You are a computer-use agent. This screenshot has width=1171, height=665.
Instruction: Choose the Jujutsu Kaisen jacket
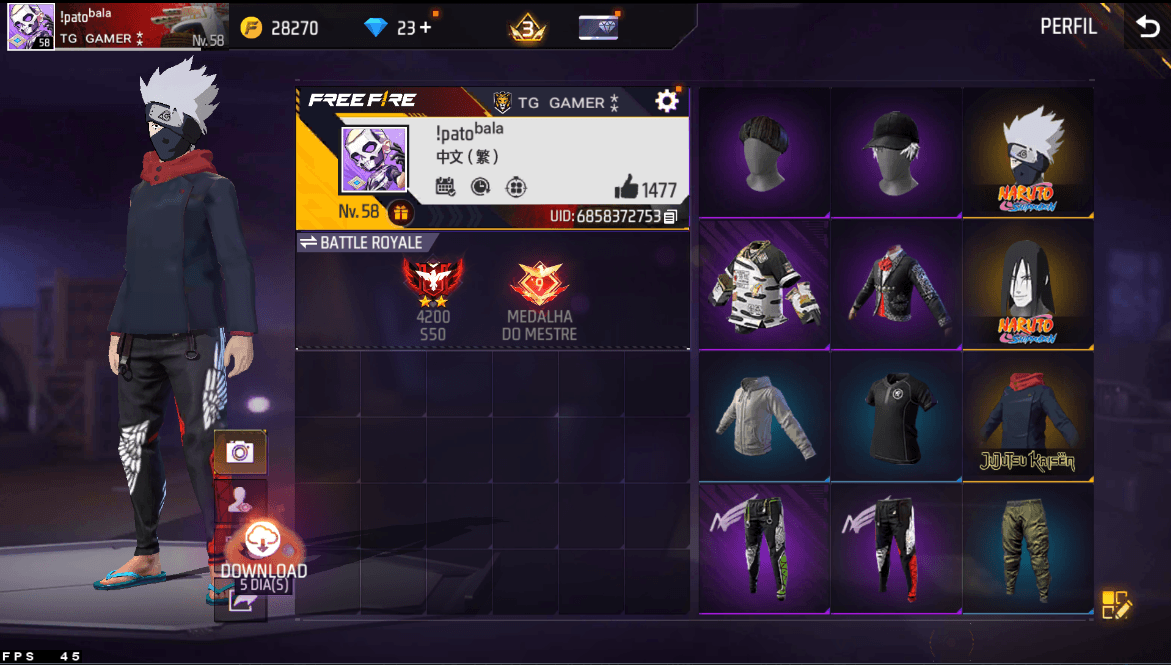coord(1027,416)
